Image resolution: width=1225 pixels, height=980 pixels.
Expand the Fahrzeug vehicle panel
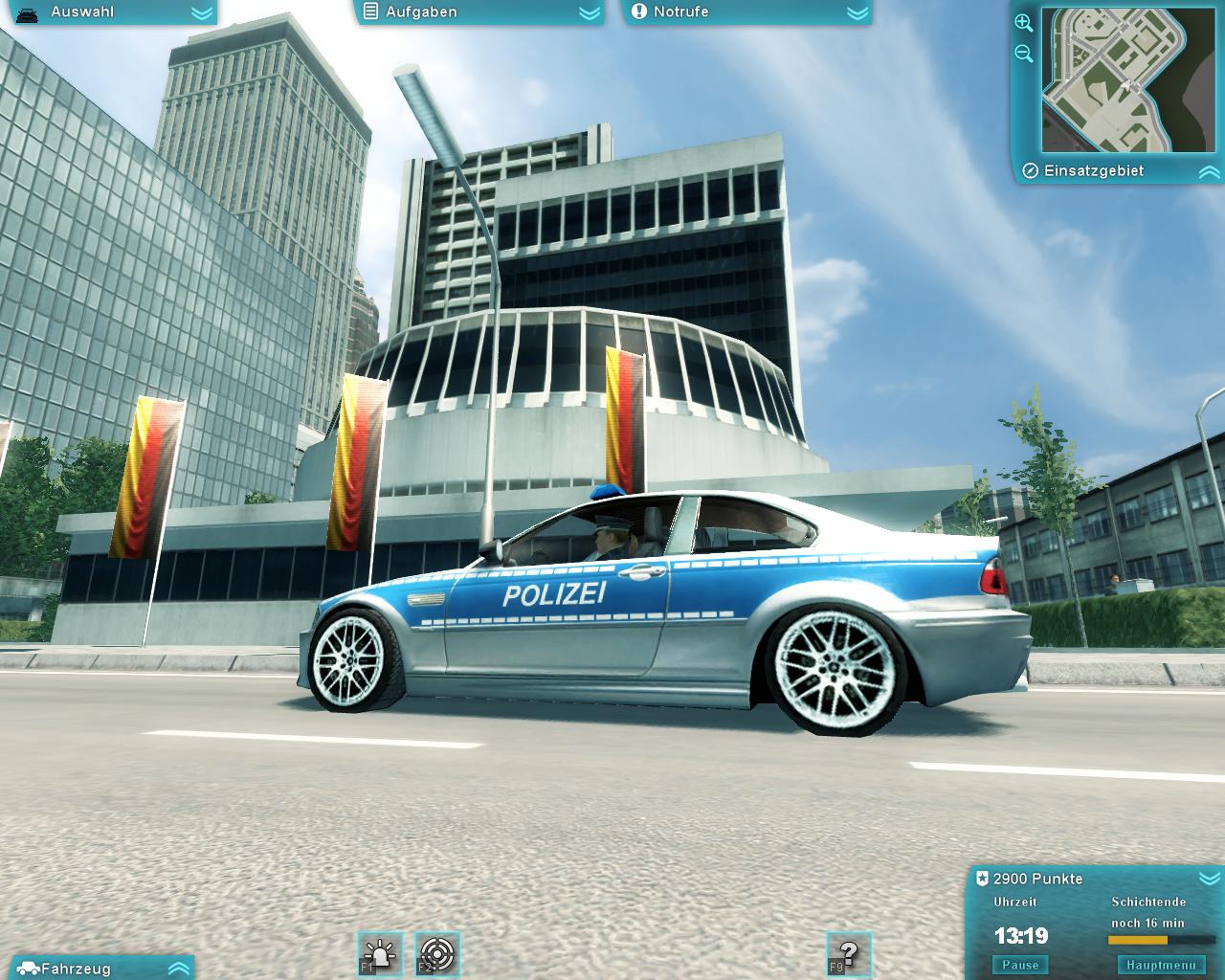coord(179,968)
